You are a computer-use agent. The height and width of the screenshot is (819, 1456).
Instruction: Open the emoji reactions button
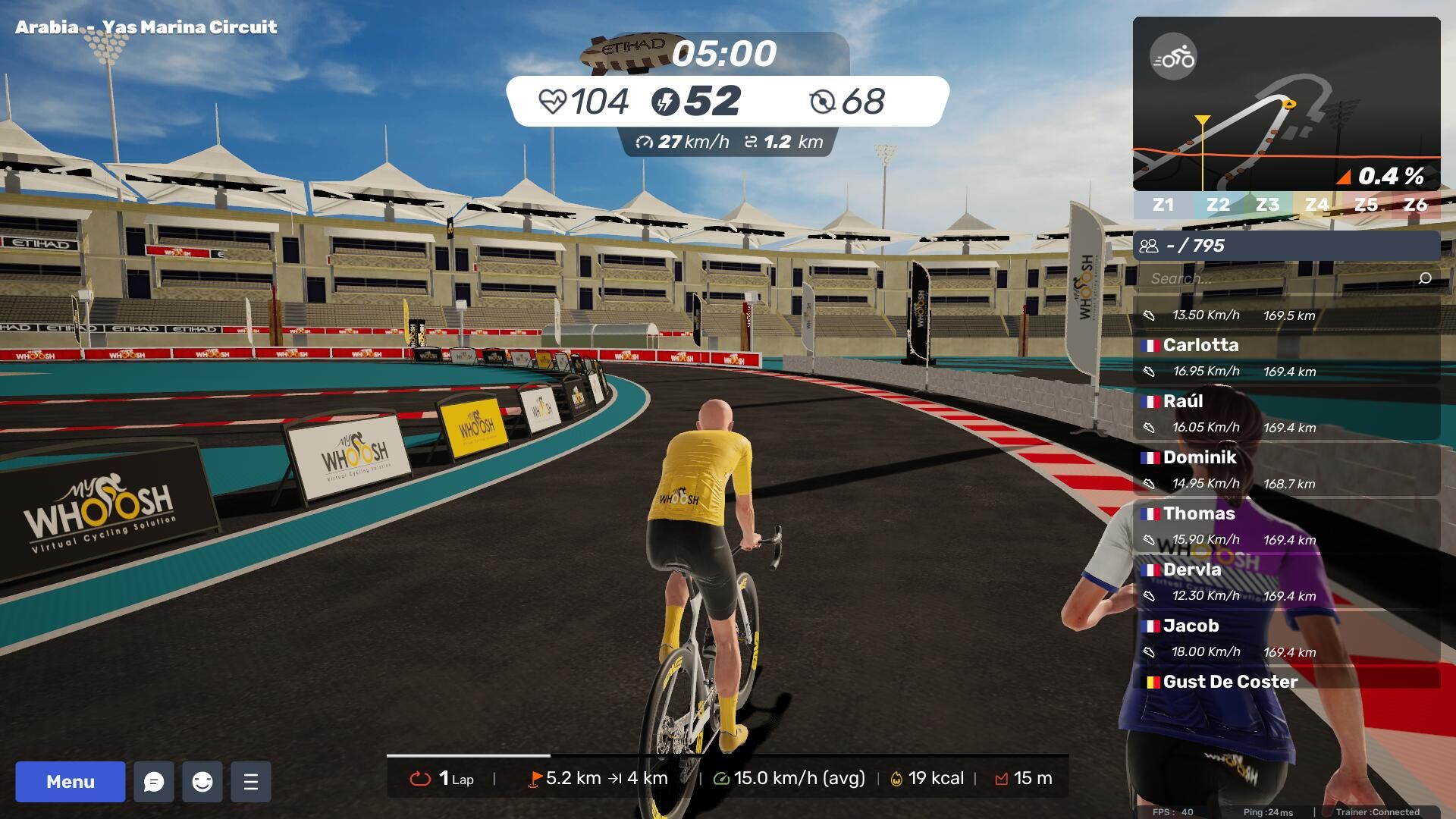click(202, 781)
